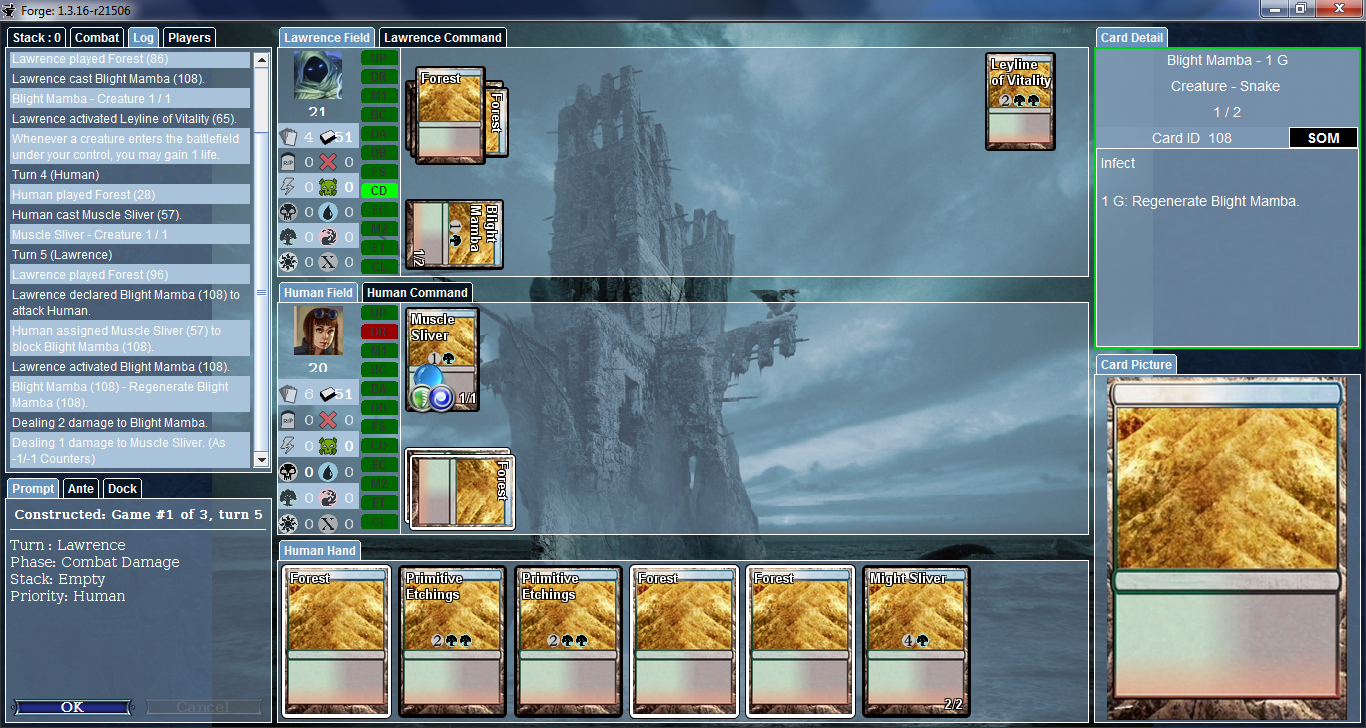1366x728 pixels.
Task: Select Might Sliver card in hand
Action: 916,640
